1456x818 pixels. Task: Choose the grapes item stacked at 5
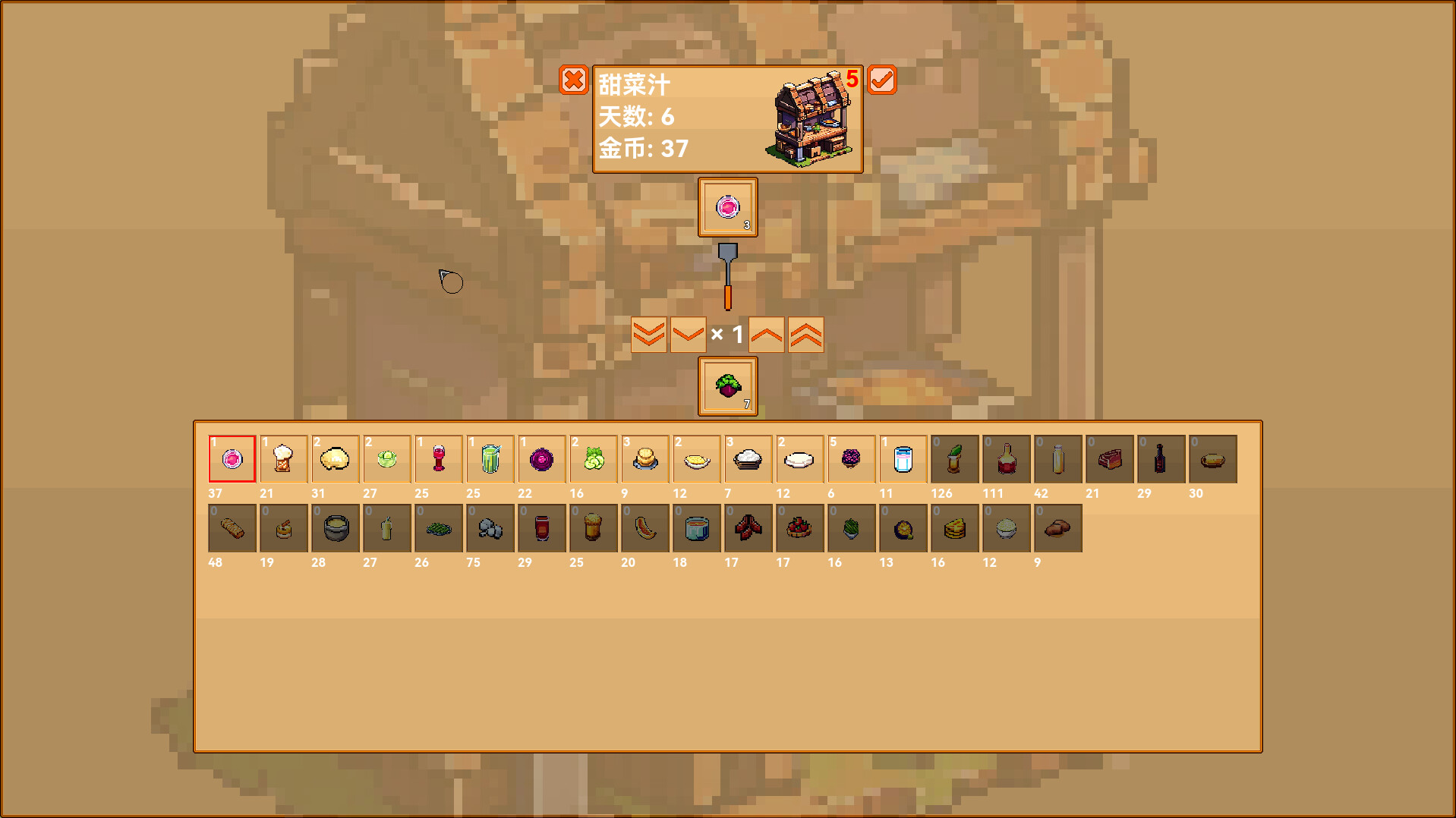851,458
